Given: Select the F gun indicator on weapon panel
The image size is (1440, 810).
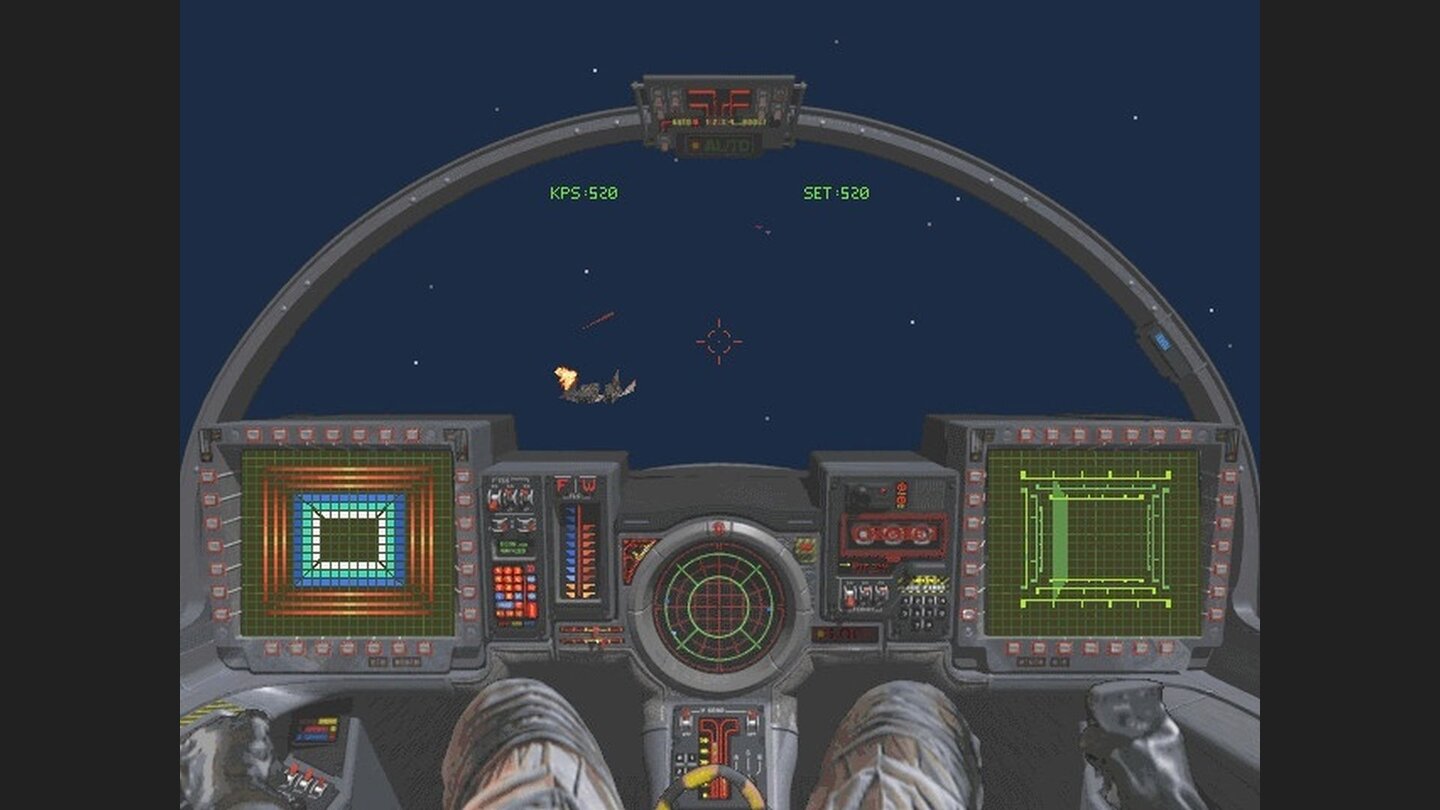Looking at the screenshot, I should point(560,483).
